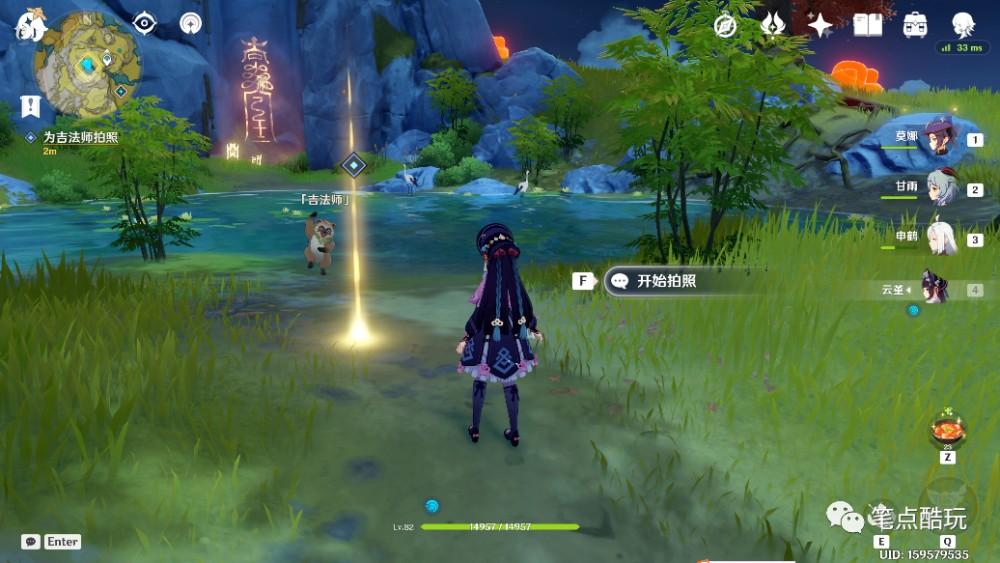The height and width of the screenshot is (563, 1000).
Task: Open the Paimon main menu
Action: point(31,26)
